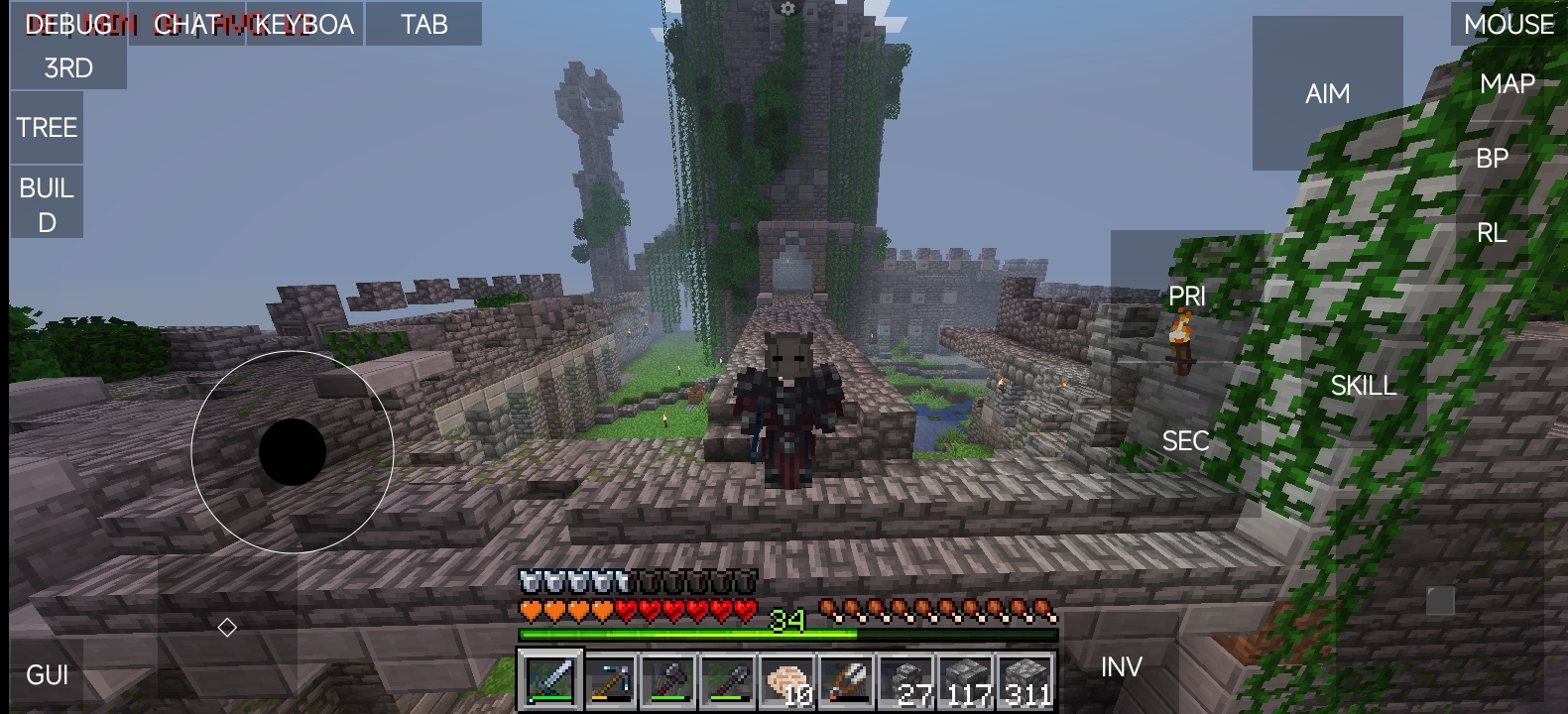This screenshot has height=714, width=1568.
Task: Toggle the BUILD mode button
Action: 47,204
